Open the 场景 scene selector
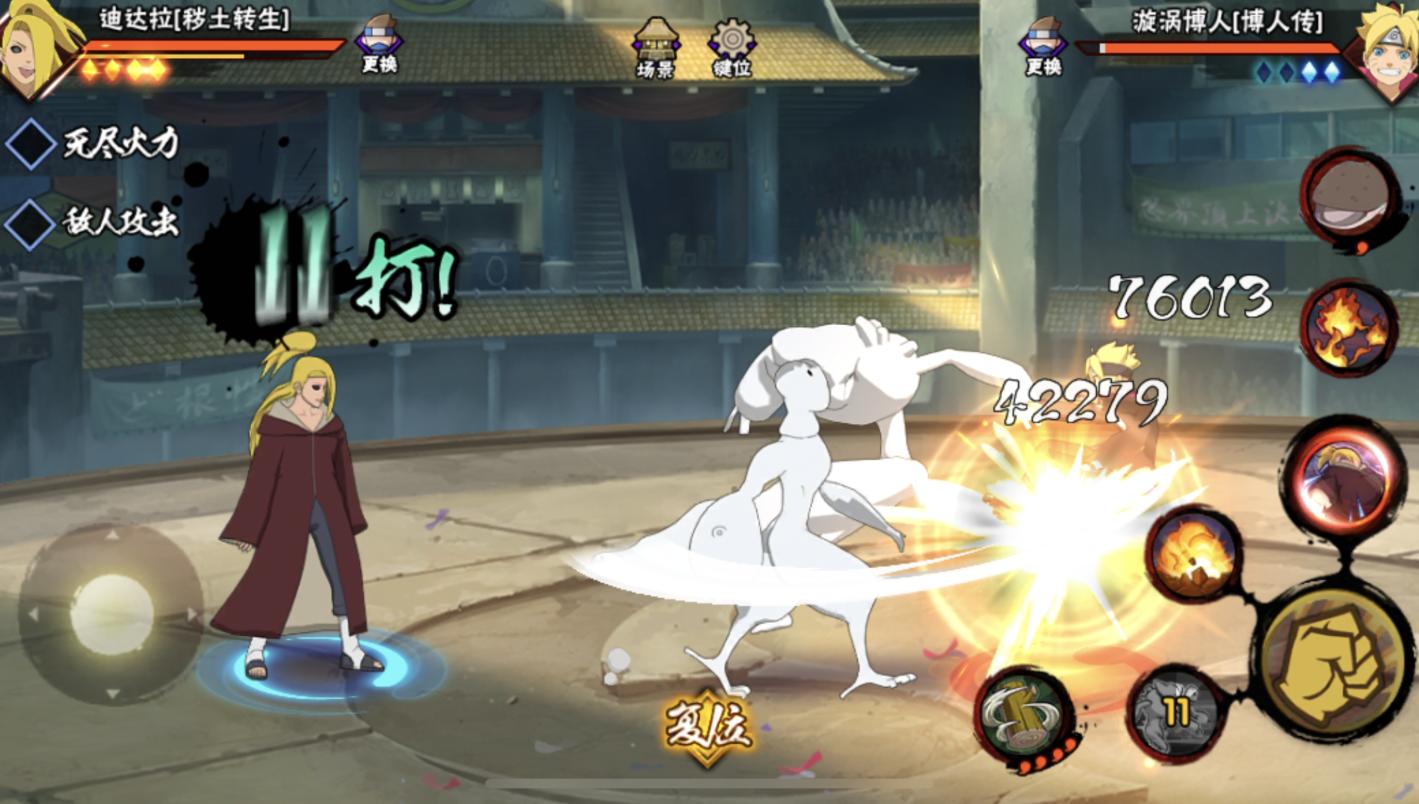1419x804 pixels. [x=656, y=47]
